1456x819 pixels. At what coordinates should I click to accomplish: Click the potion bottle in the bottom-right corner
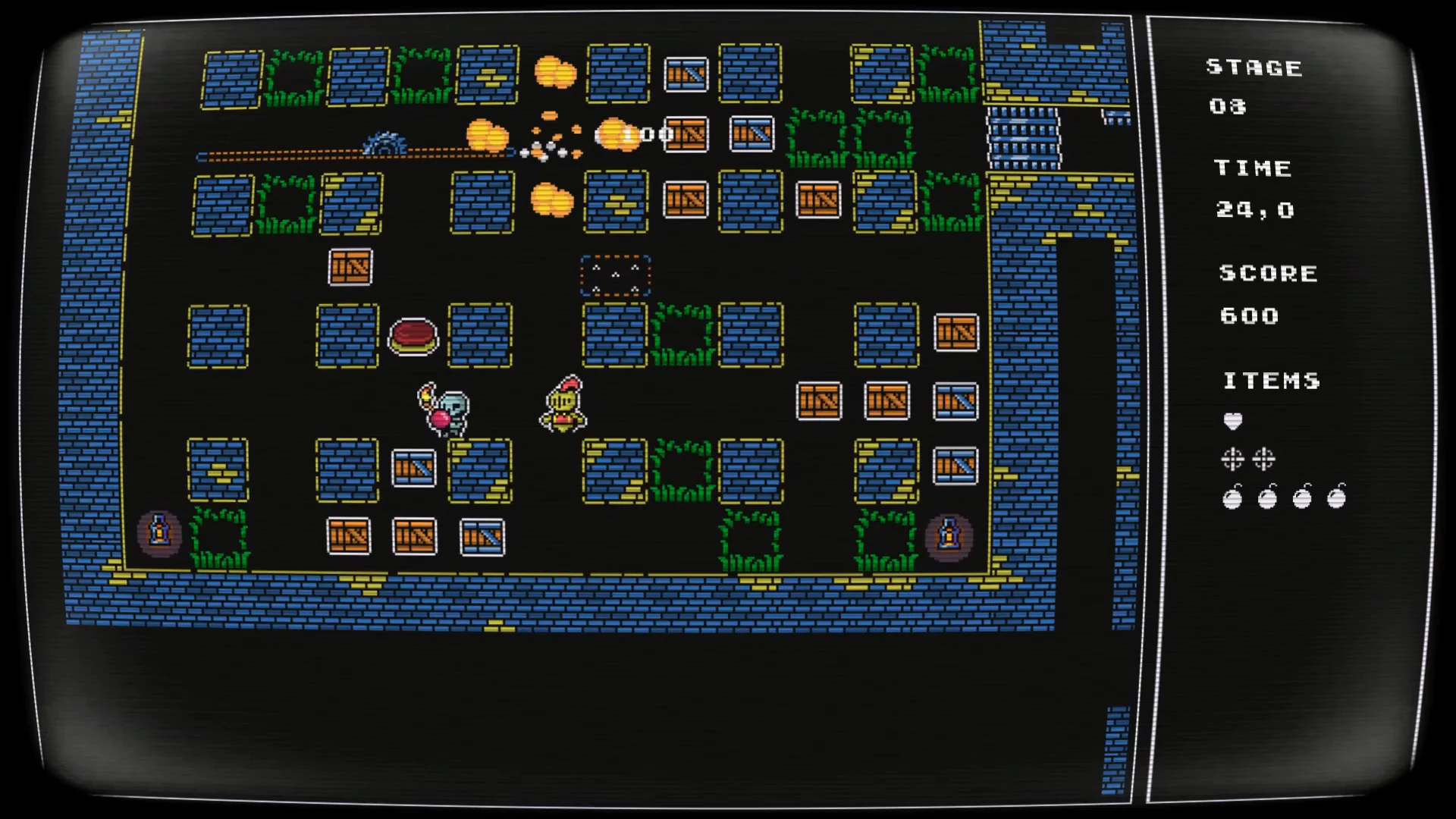949,535
